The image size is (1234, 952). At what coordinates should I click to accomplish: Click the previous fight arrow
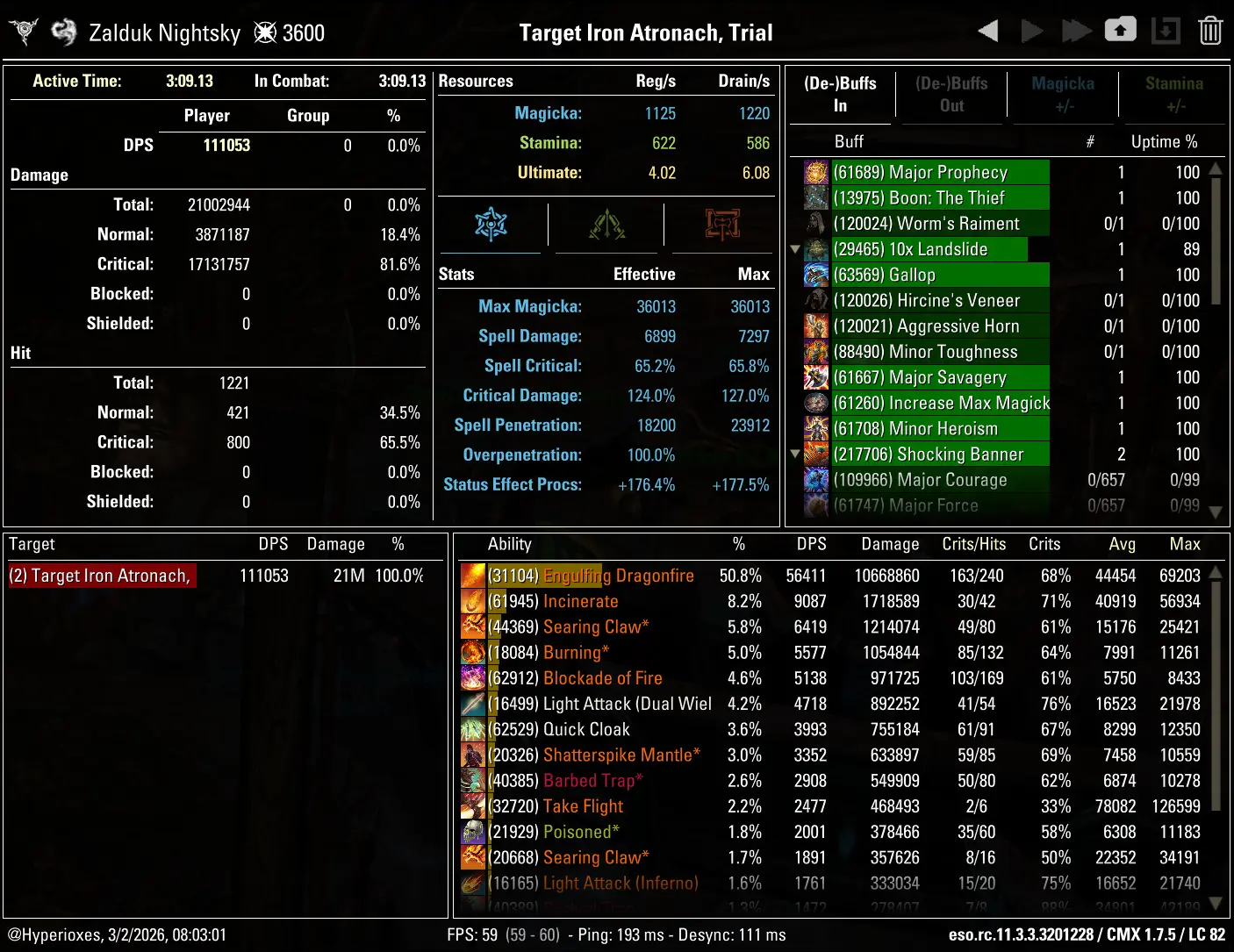986,29
